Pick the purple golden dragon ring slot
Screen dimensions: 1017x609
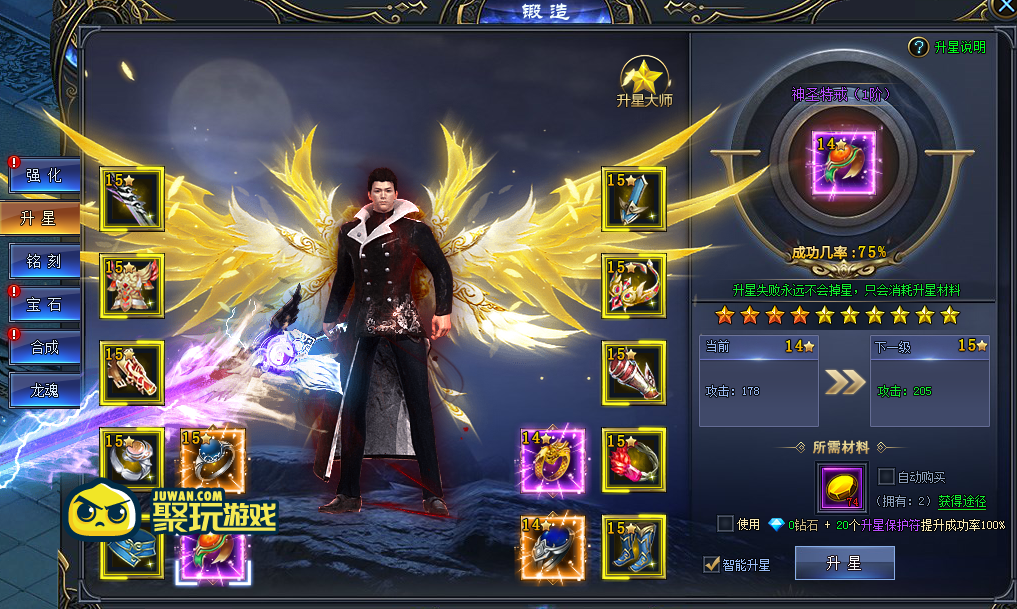point(552,459)
